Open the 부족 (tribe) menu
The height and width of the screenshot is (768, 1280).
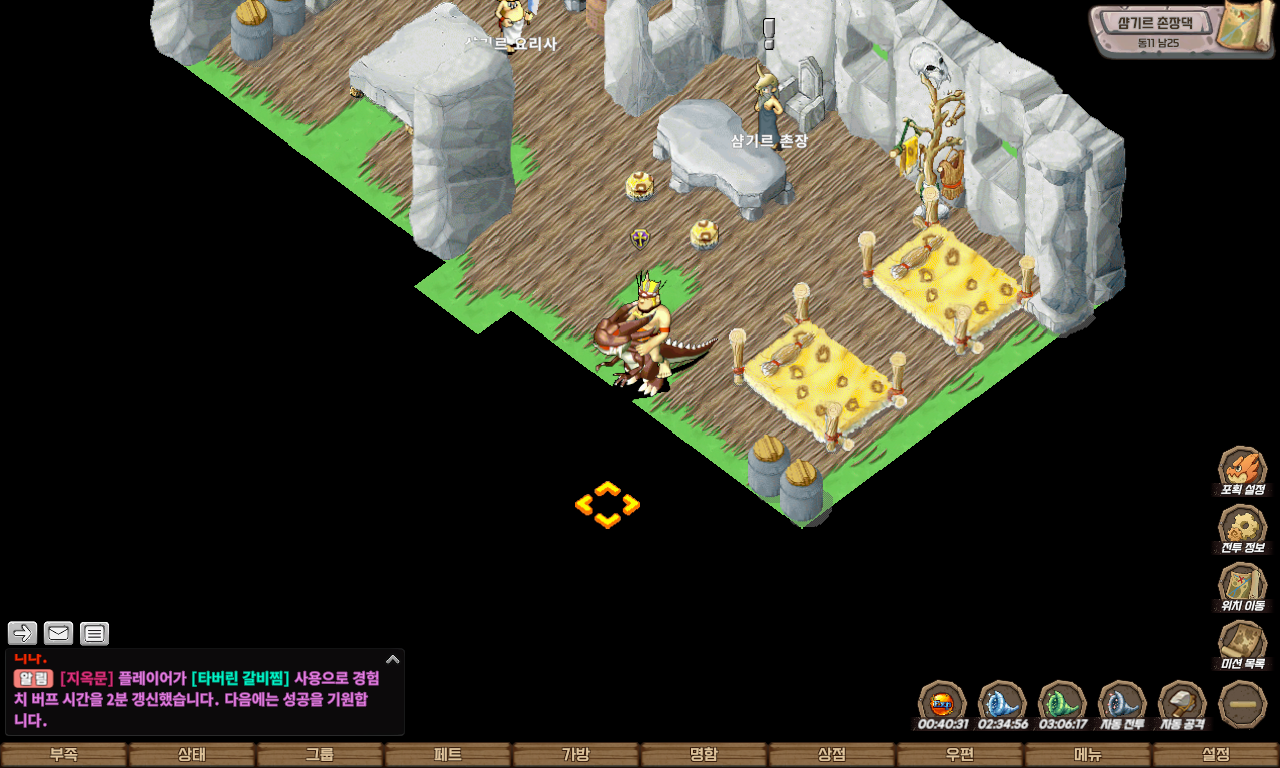64,755
